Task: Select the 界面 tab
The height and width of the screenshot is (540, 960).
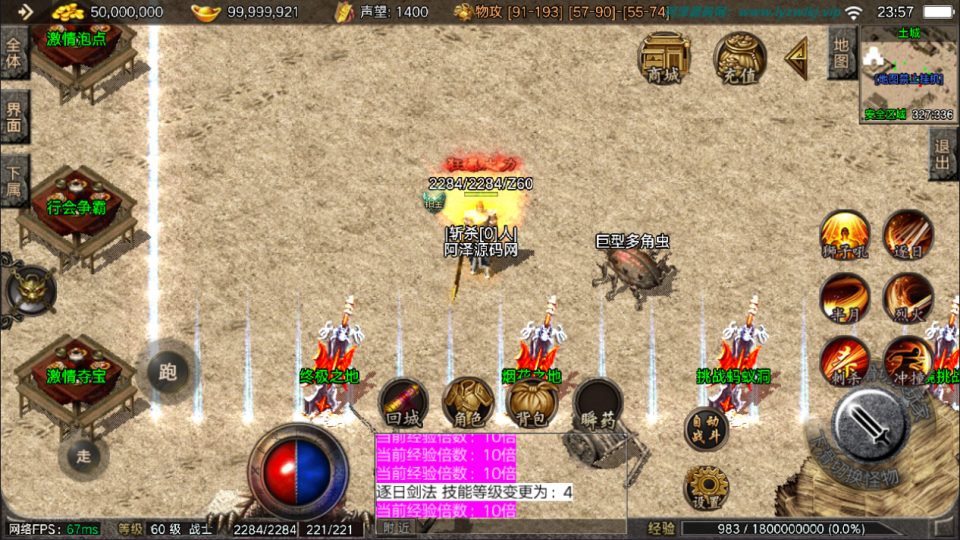Action: pyautogui.click(x=14, y=116)
